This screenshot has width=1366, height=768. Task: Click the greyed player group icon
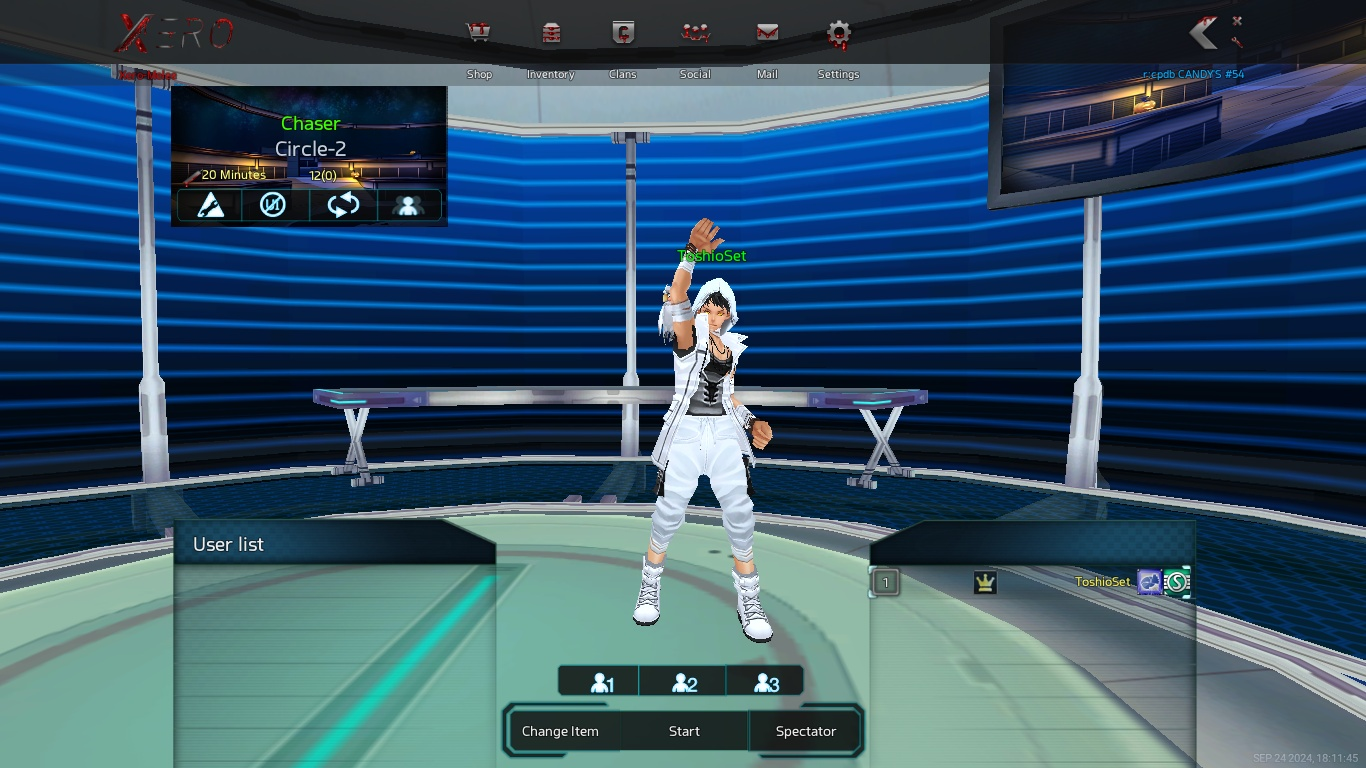coord(407,205)
